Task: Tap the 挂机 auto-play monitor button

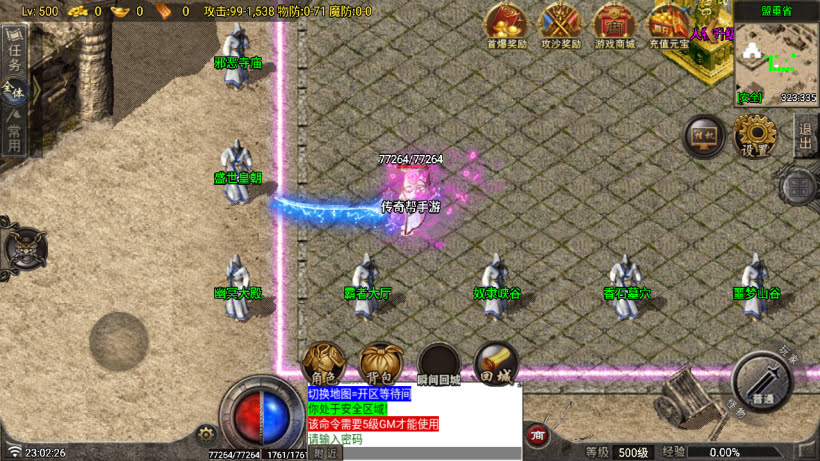Action: click(704, 136)
